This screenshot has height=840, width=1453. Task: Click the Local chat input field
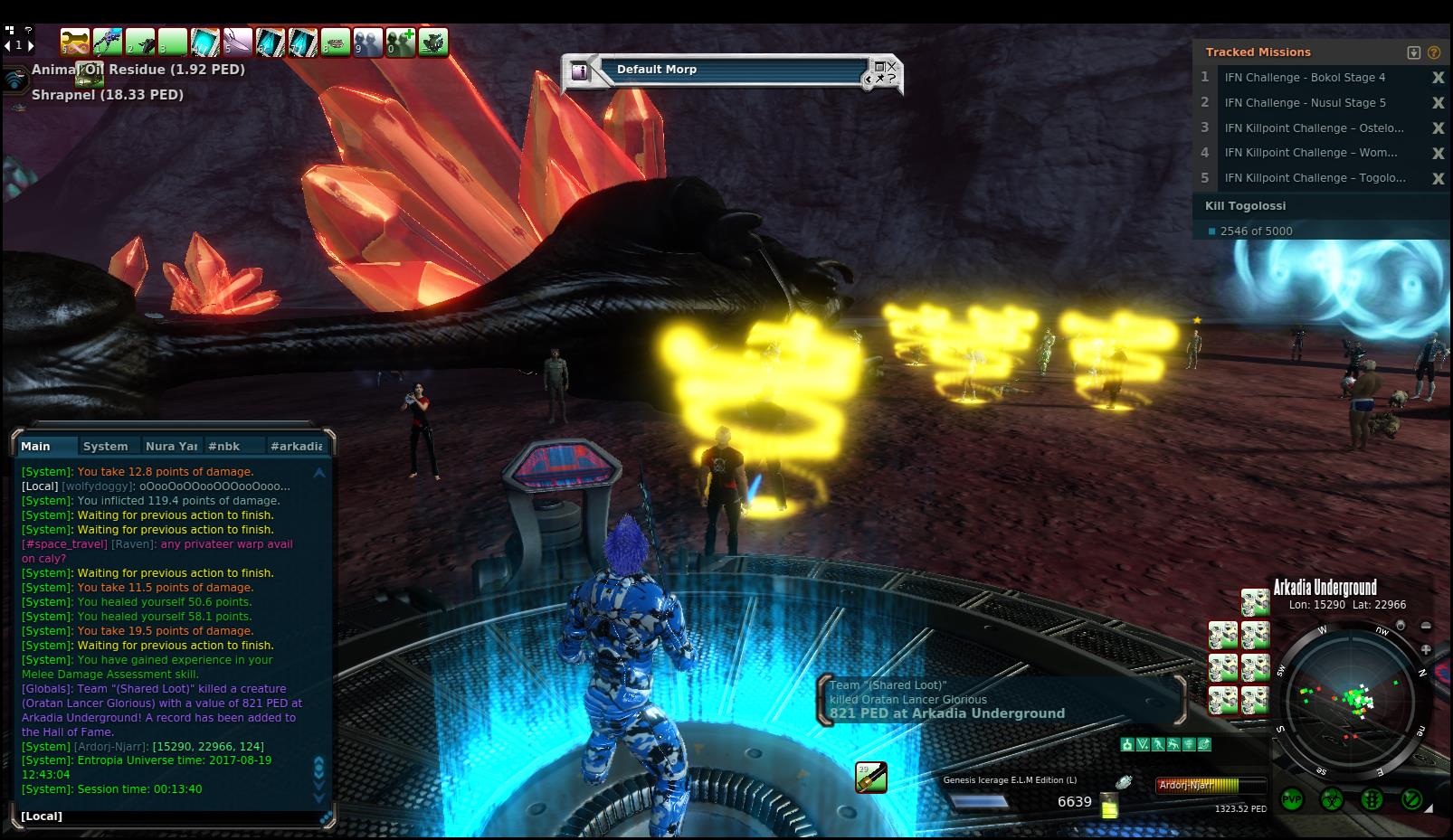coord(172,816)
